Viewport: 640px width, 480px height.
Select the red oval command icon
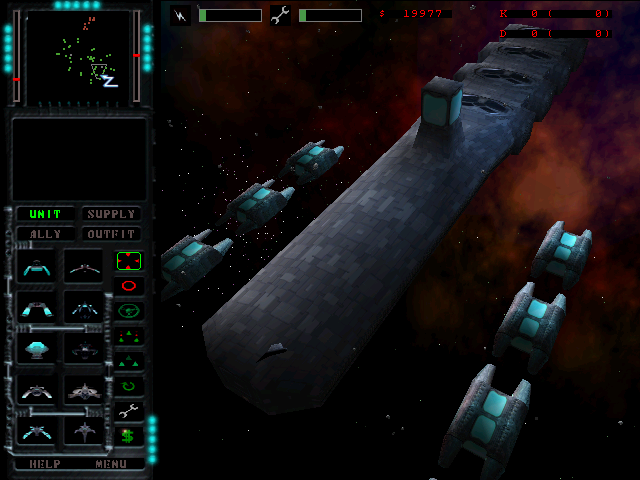[129, 286]
